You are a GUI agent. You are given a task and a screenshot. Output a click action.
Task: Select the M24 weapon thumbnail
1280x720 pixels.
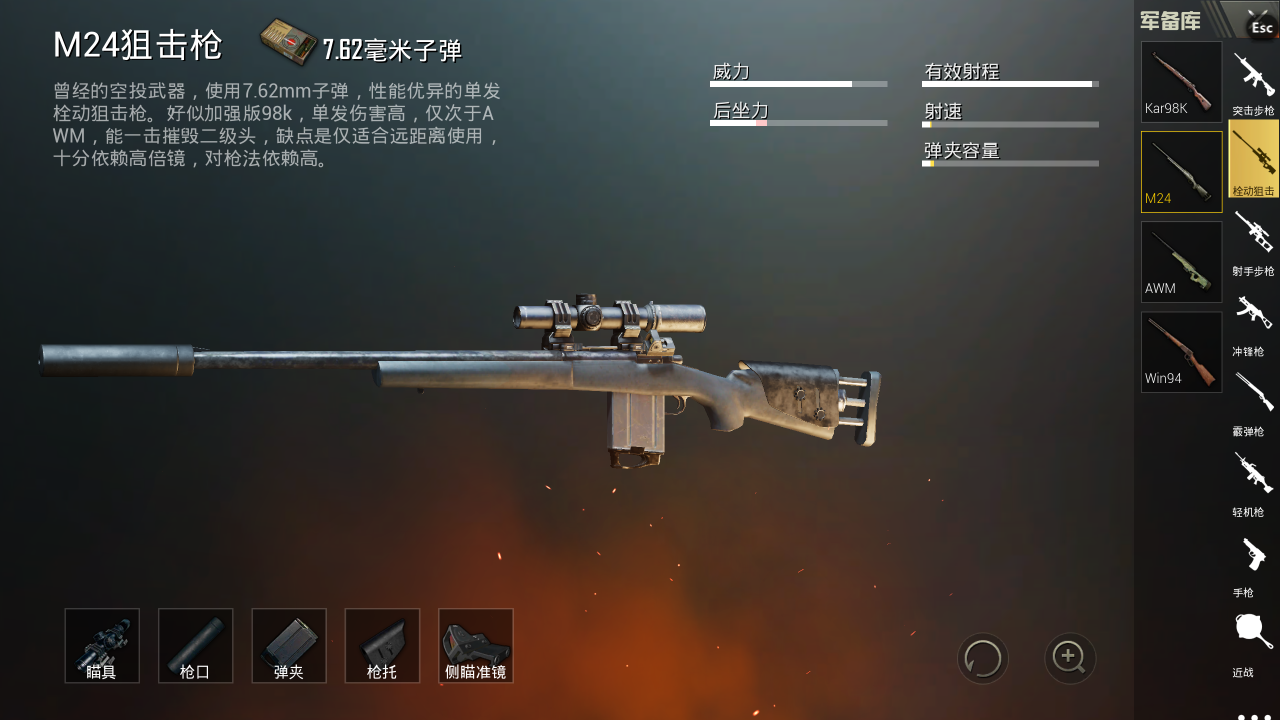coord(1181,172)
